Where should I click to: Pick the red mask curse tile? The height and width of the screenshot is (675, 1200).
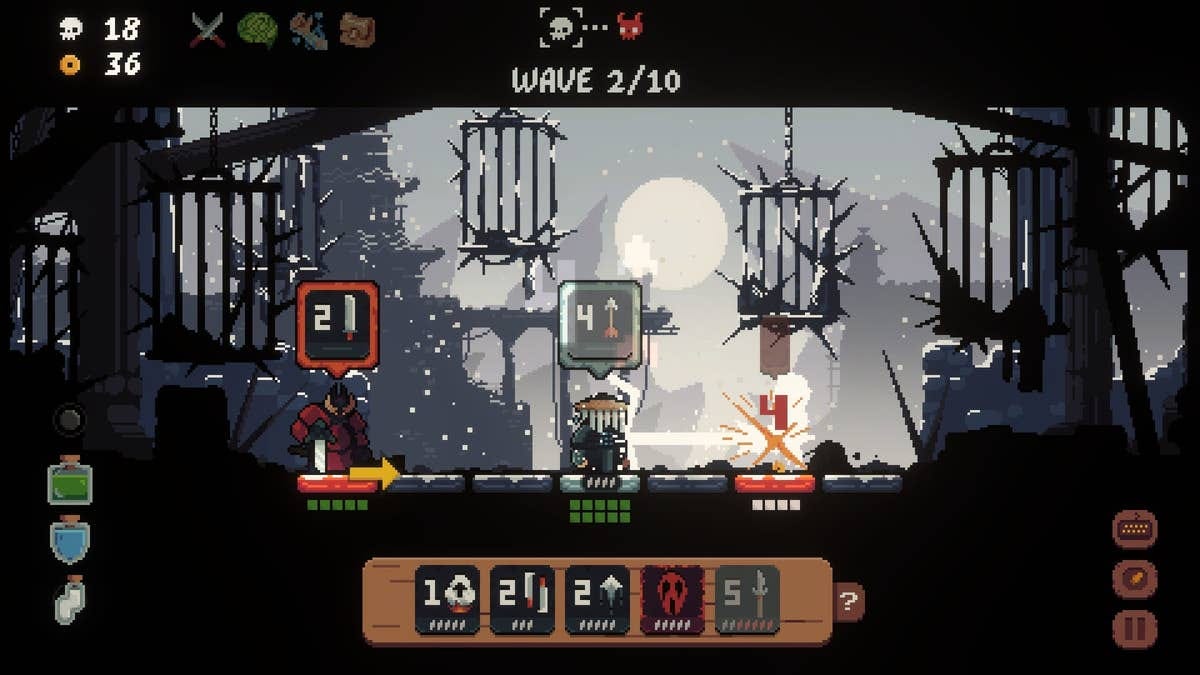pyautogui.click(x=672, y=600)
